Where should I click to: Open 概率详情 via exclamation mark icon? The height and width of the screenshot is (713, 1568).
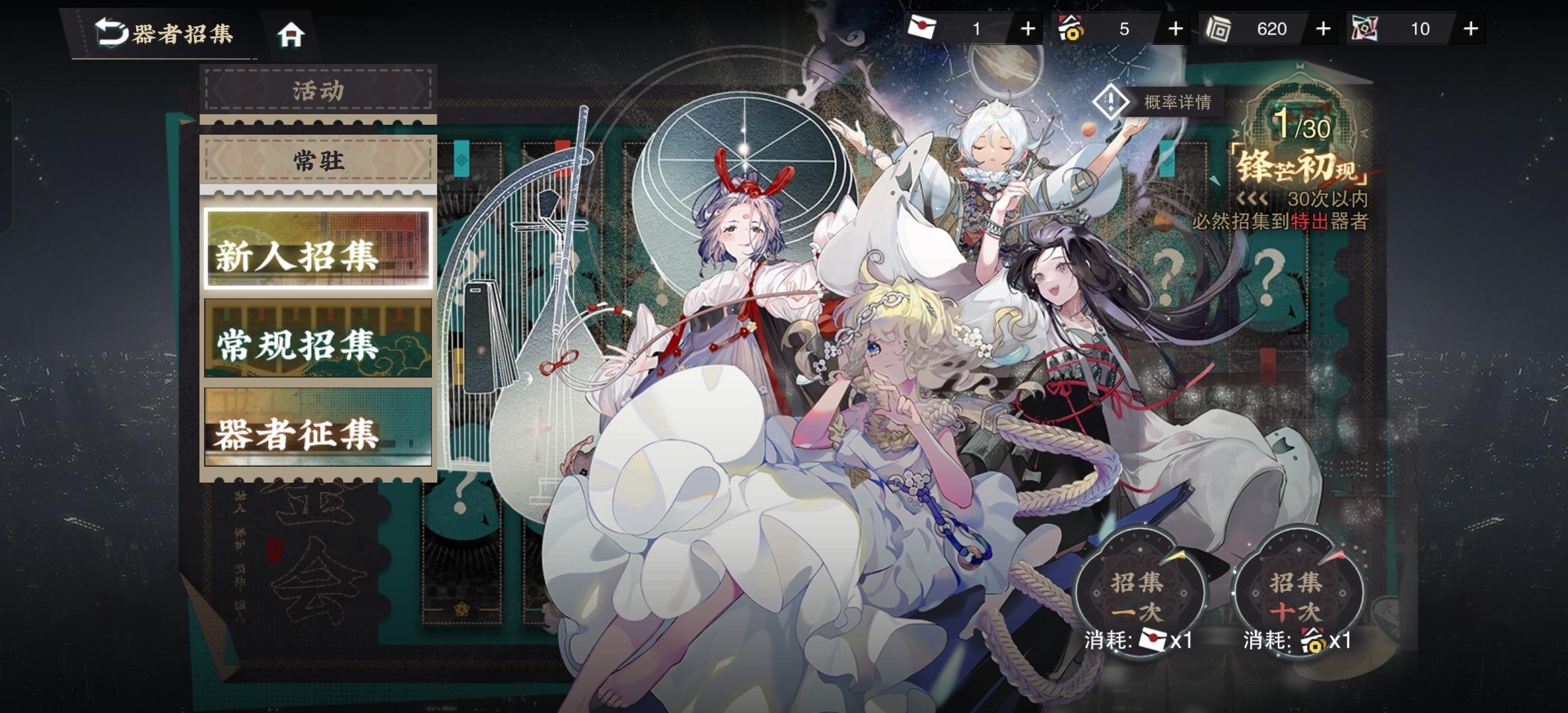(x=1110, y=100)
